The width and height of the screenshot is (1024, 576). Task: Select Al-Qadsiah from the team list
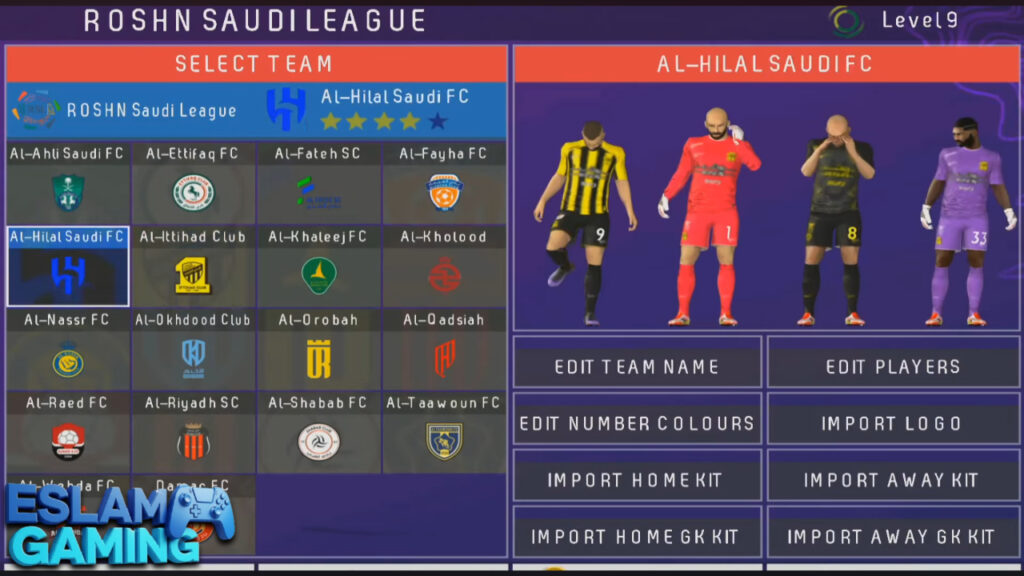point(444,349)
